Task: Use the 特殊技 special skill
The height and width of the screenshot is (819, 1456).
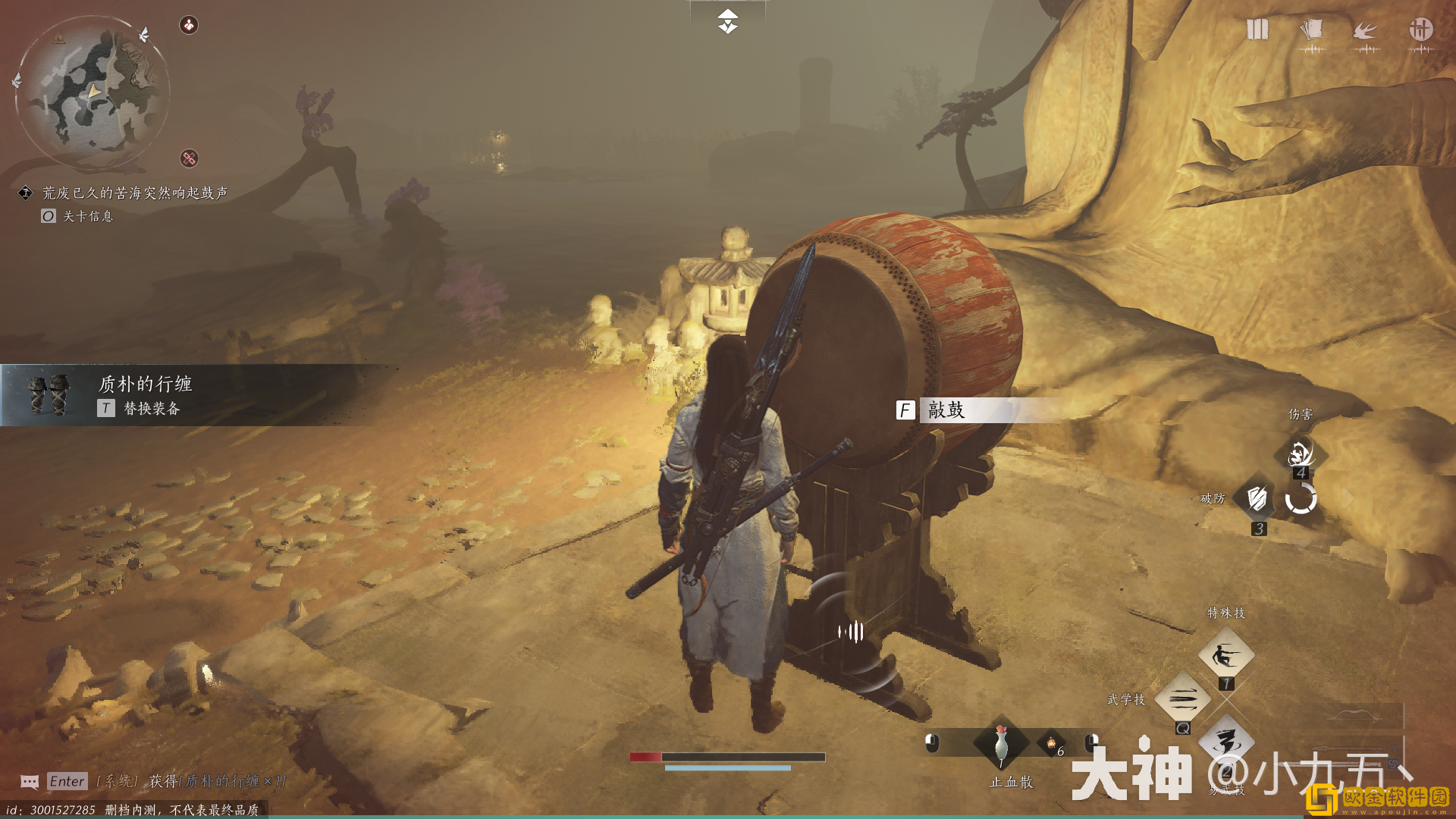Action: point(1225,655)
